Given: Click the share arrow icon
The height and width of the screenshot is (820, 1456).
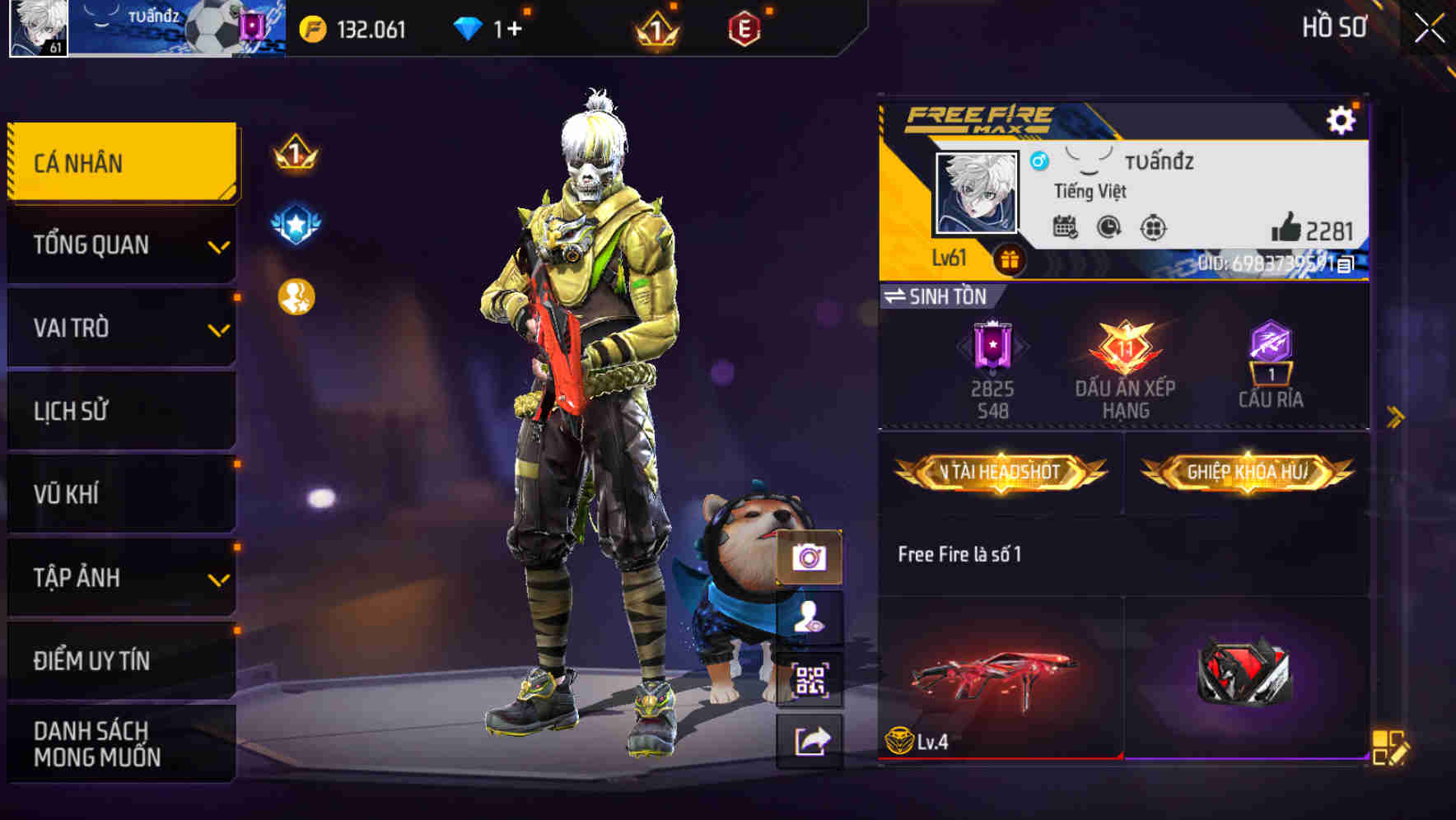Looking at the screenshot, I should pyautogui.click(x=811, y=740).
